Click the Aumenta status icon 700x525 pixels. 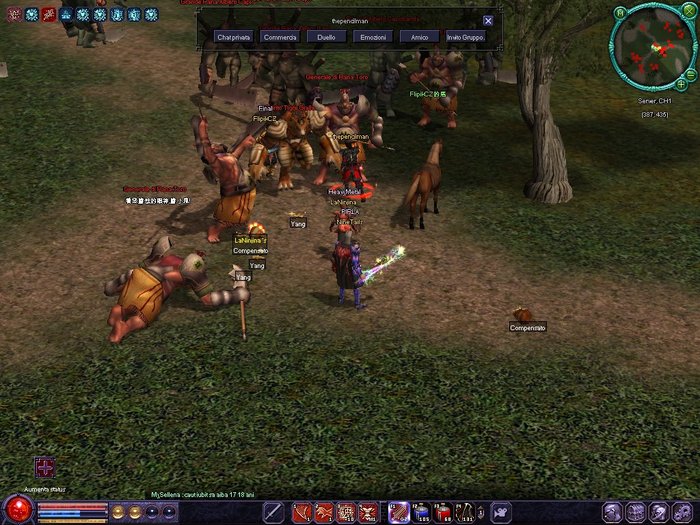pyautogui.click(x=44, y=467)
